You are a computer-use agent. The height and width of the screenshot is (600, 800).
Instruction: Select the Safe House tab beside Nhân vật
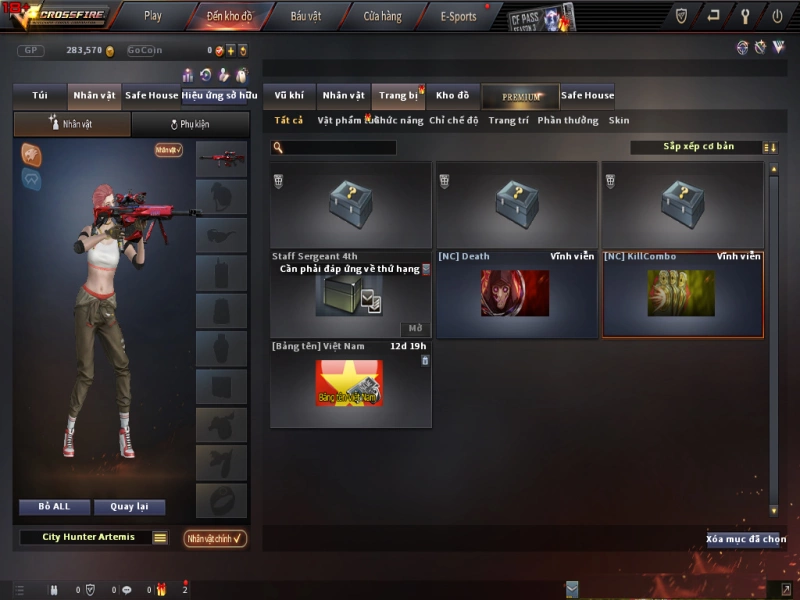(x=152, y=96)
